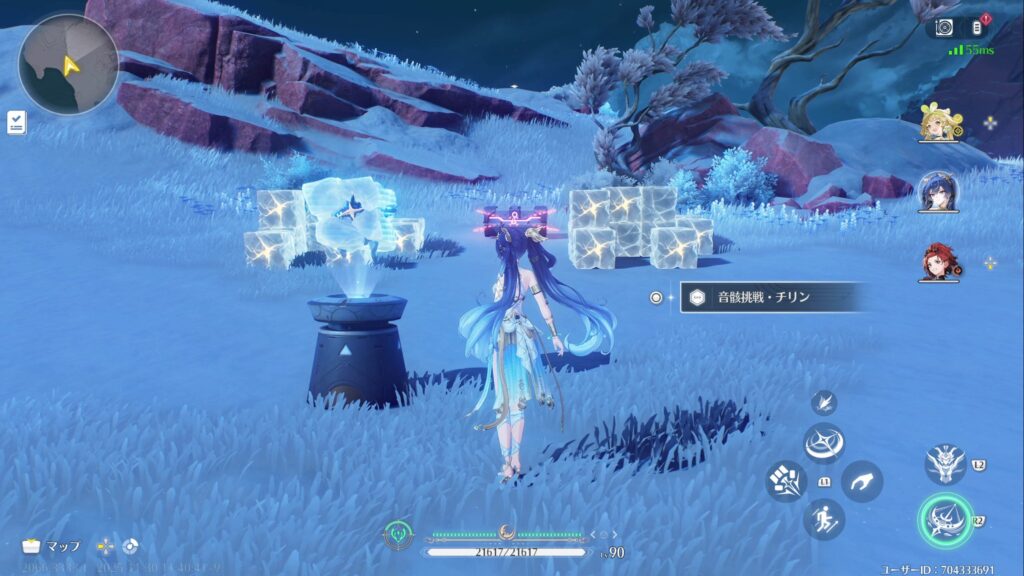This screenshot has width=1024, height=576.
Task: Tap the hand grab action button
Action: [x=862, y=481]
